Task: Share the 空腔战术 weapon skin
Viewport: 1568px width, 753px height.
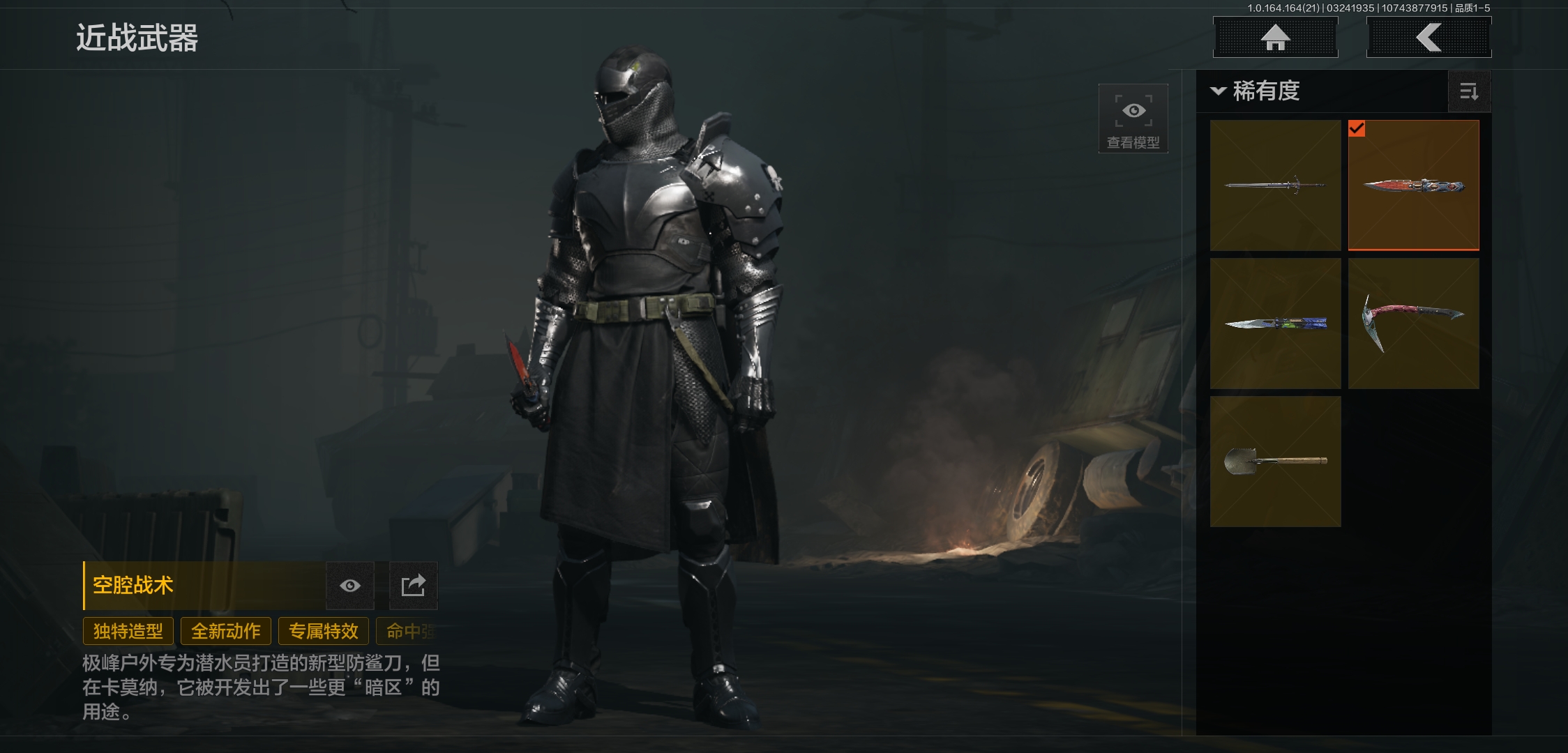Action: [413, 586]
